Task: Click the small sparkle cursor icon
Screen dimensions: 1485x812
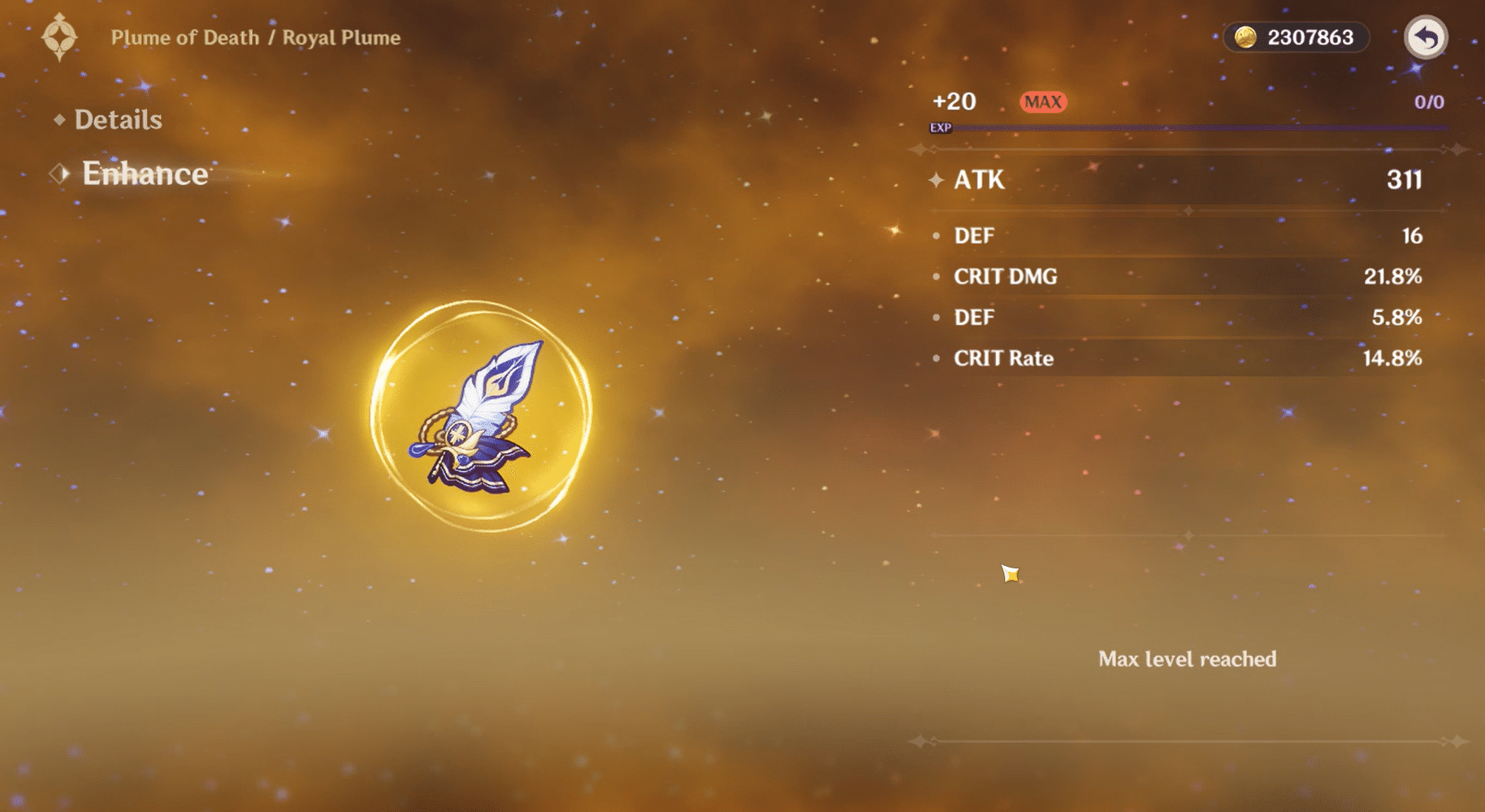Action: click(1011, 575)
